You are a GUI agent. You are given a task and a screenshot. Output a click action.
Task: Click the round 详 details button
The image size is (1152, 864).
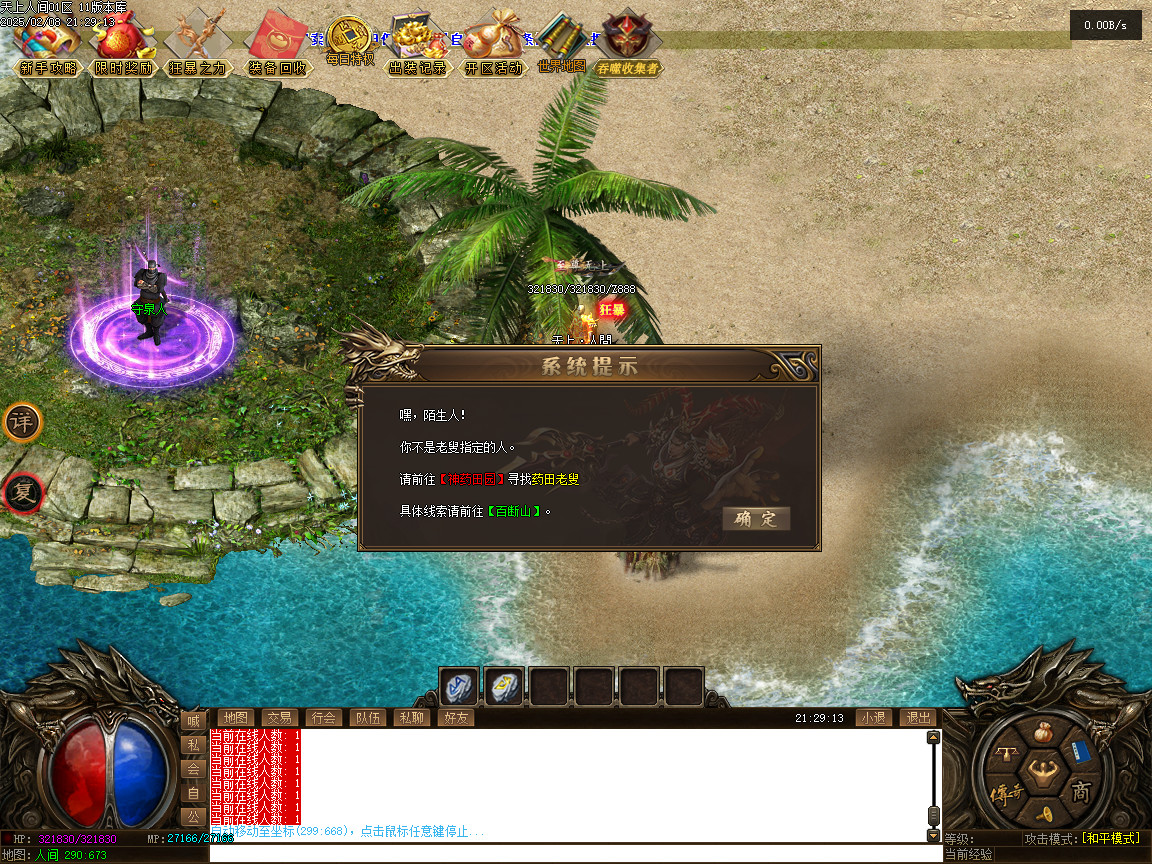22,422
